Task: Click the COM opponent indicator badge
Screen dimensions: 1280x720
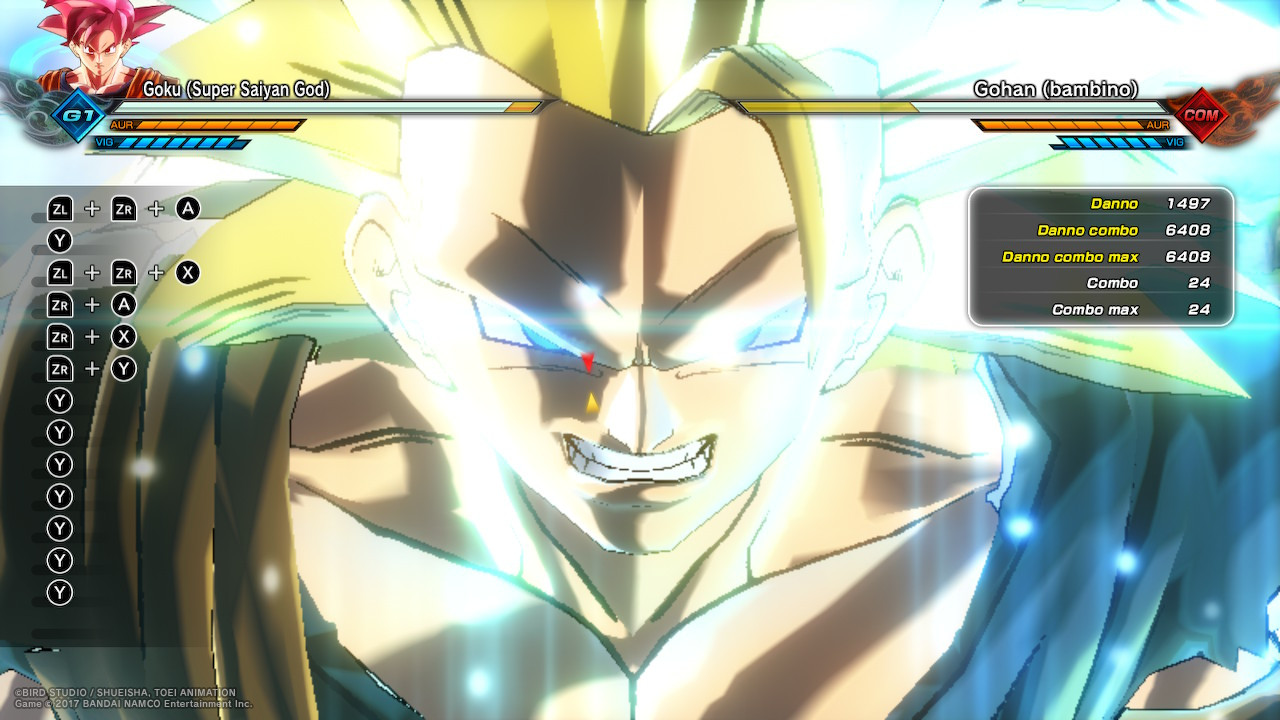Action: pos(1200,116)
